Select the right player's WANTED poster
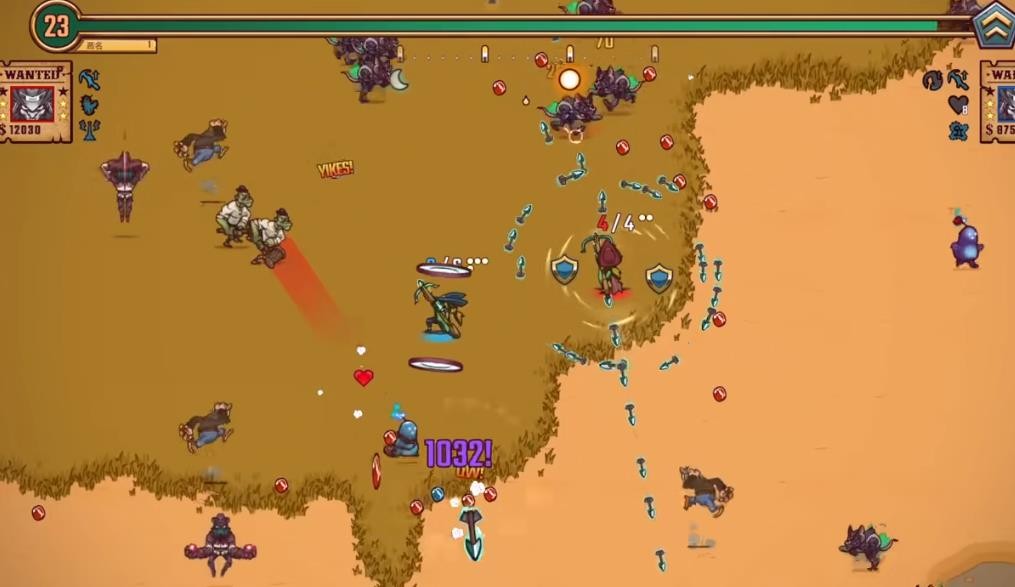 (998, 101)
